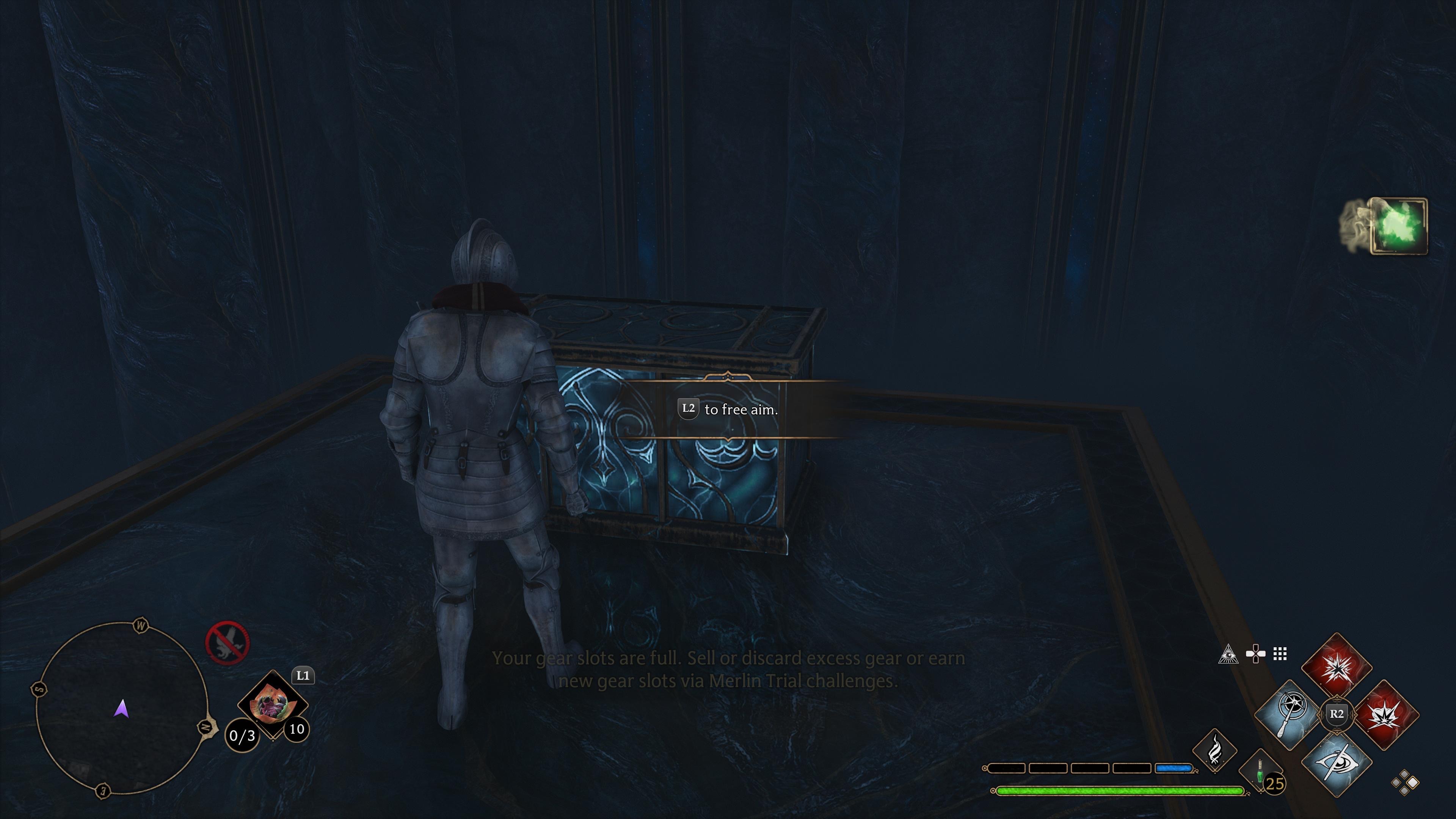Click the eye-in-triangle Revelio icon
The height and width of the screenshot is (819, 1456).
coord(1228,654)
